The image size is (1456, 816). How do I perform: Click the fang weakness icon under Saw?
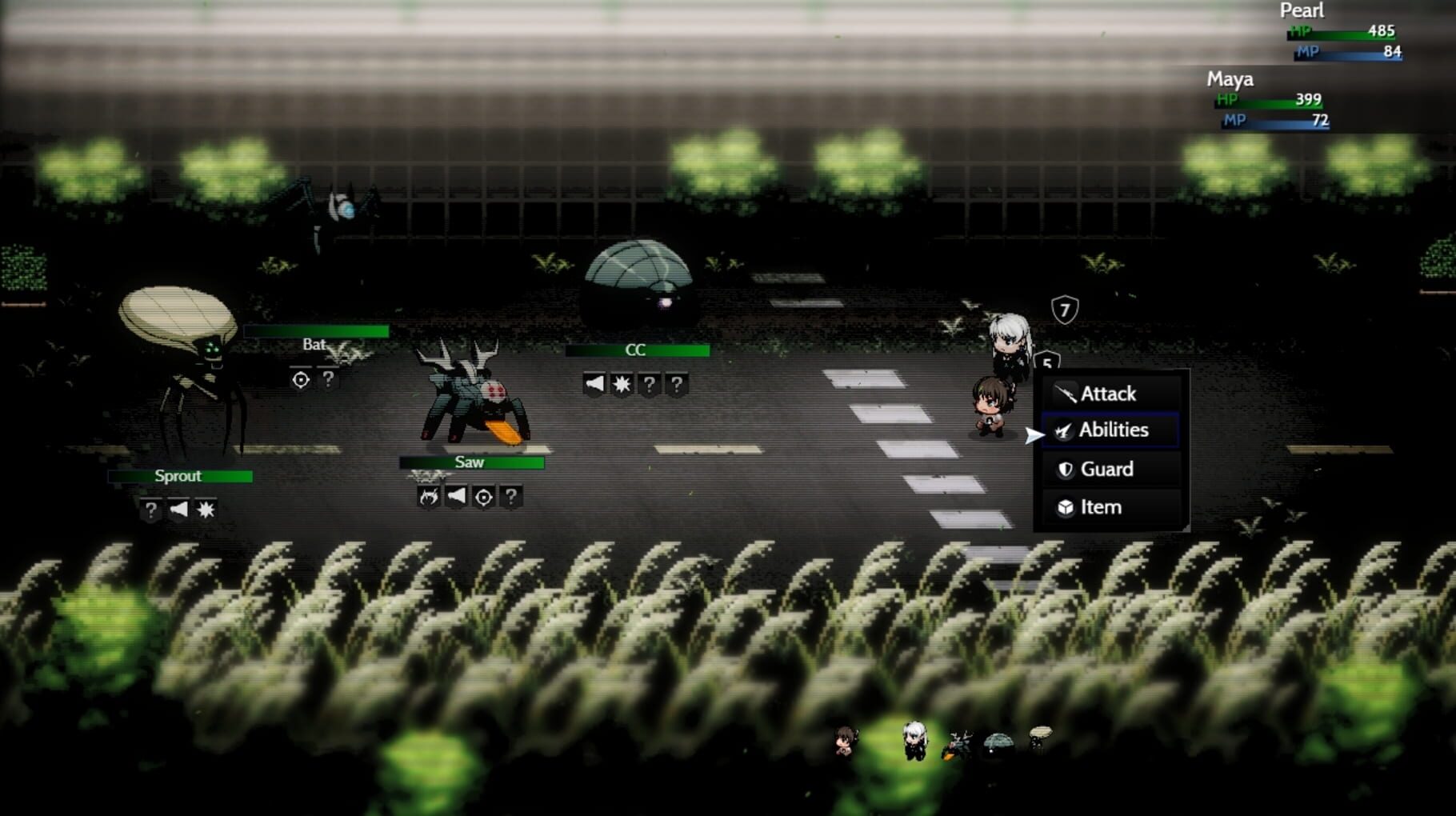coord(430,496)
